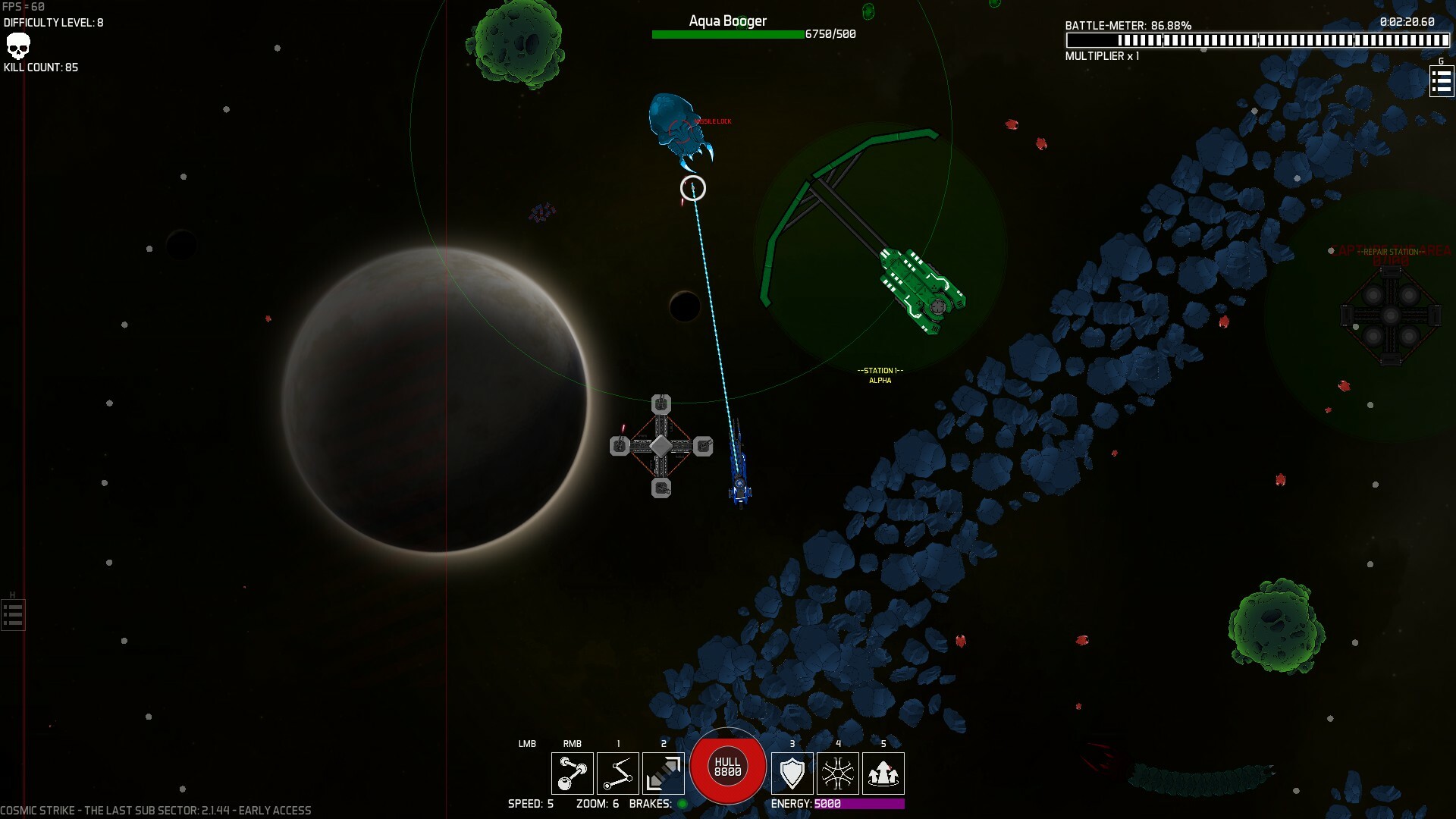Open the list panel below H
The height and width of the screenshot is (819, 1456).
(13, 615)
